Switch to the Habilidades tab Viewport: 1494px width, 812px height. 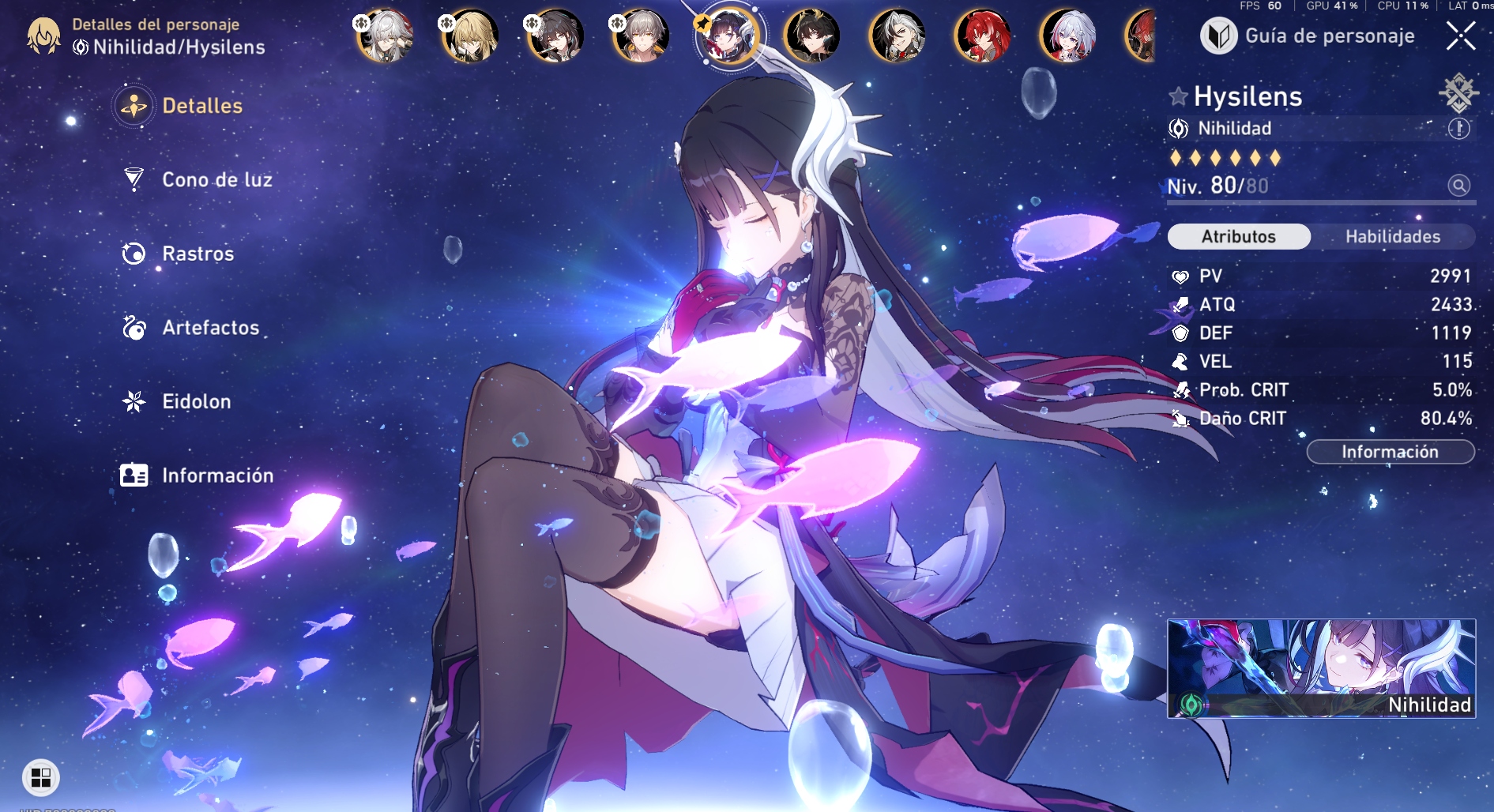point(1392,236)
